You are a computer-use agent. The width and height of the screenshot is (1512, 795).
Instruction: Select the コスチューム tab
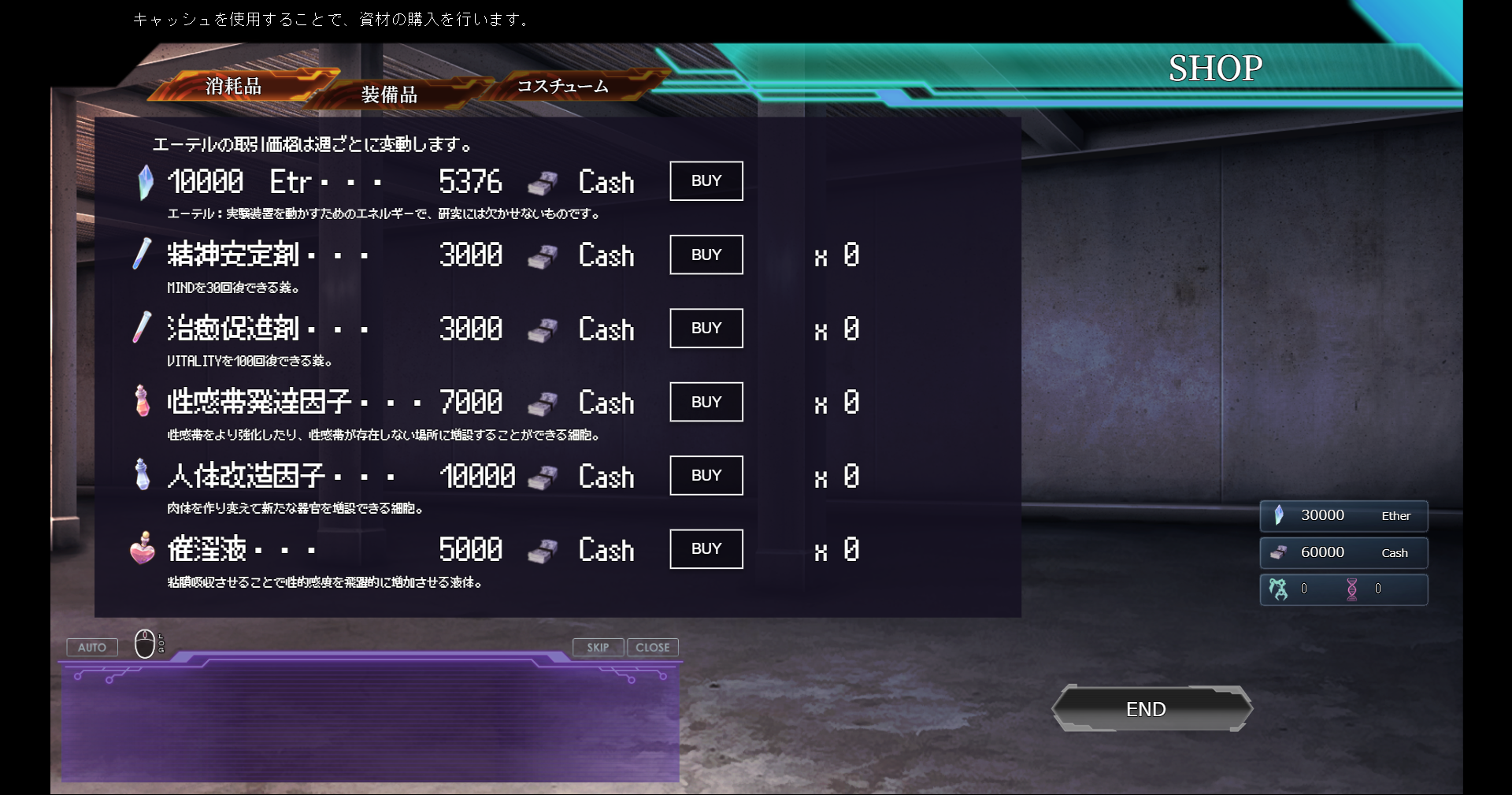click(562, 86)
